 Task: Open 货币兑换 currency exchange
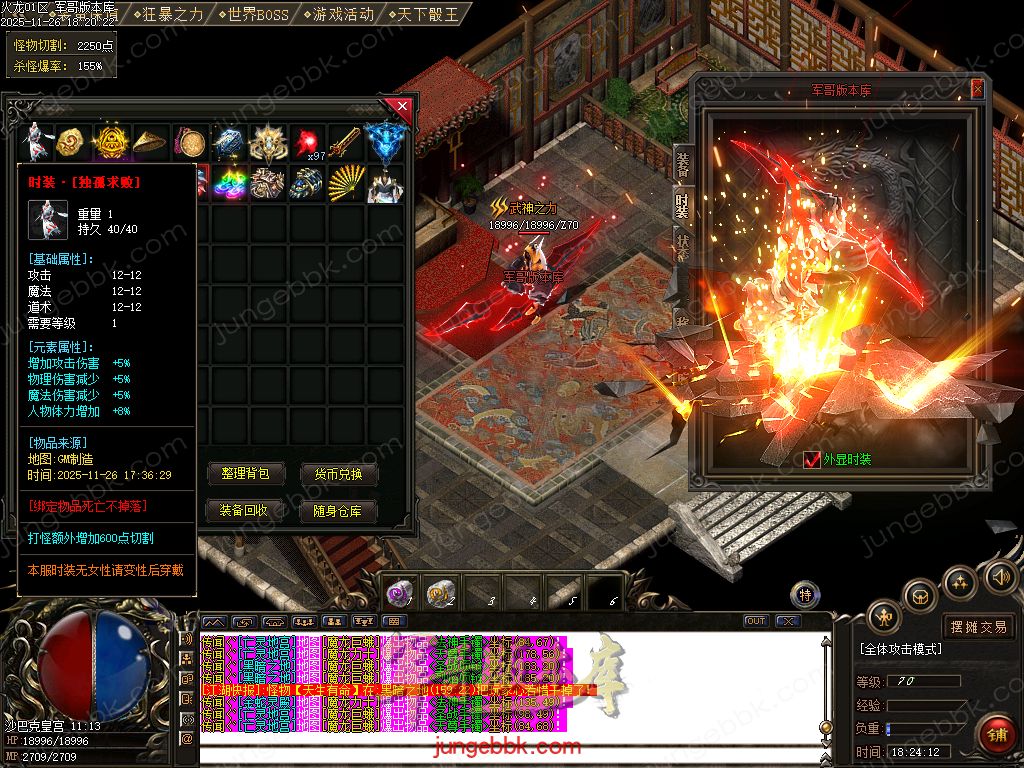coord(339,474)
